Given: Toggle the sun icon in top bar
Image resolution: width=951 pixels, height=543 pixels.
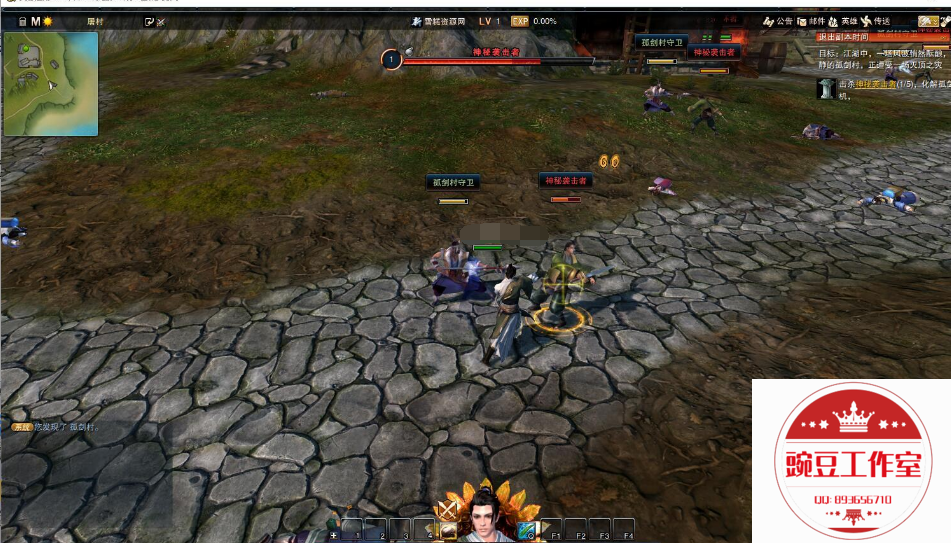Looking at the screenshot, I should [x=47, y=21].
